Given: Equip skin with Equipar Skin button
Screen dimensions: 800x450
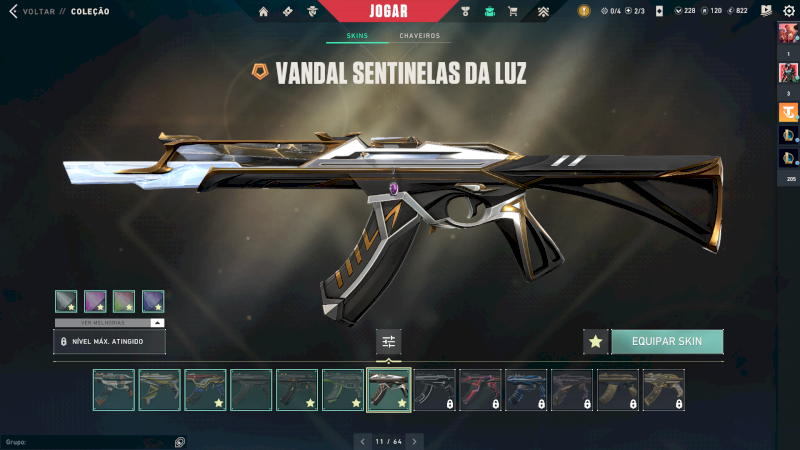Looking at the screenshot, I should [667, 341].
